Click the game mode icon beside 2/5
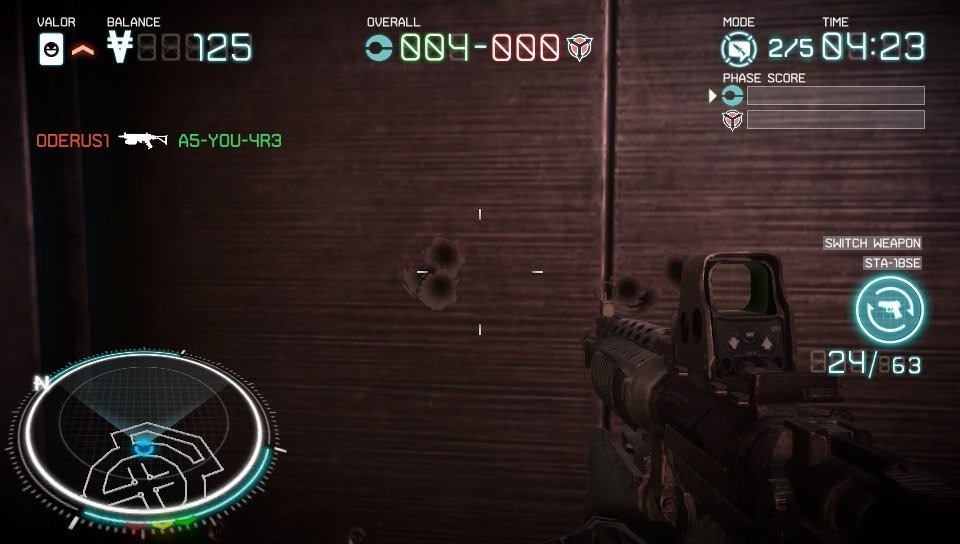Viewport: 960px width, 544px height. pos(738,48)
